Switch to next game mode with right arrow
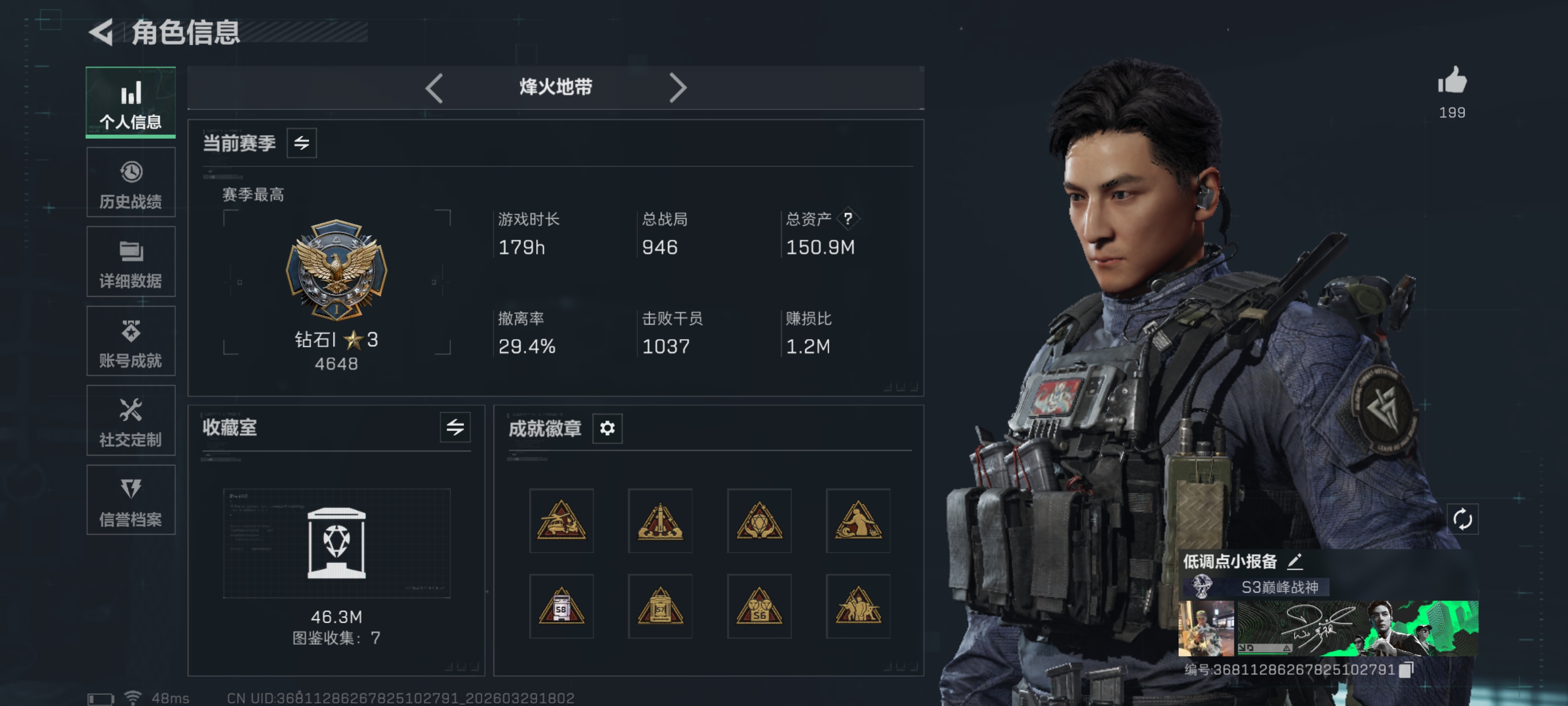1568x706 pixels. tap(678, 88)
